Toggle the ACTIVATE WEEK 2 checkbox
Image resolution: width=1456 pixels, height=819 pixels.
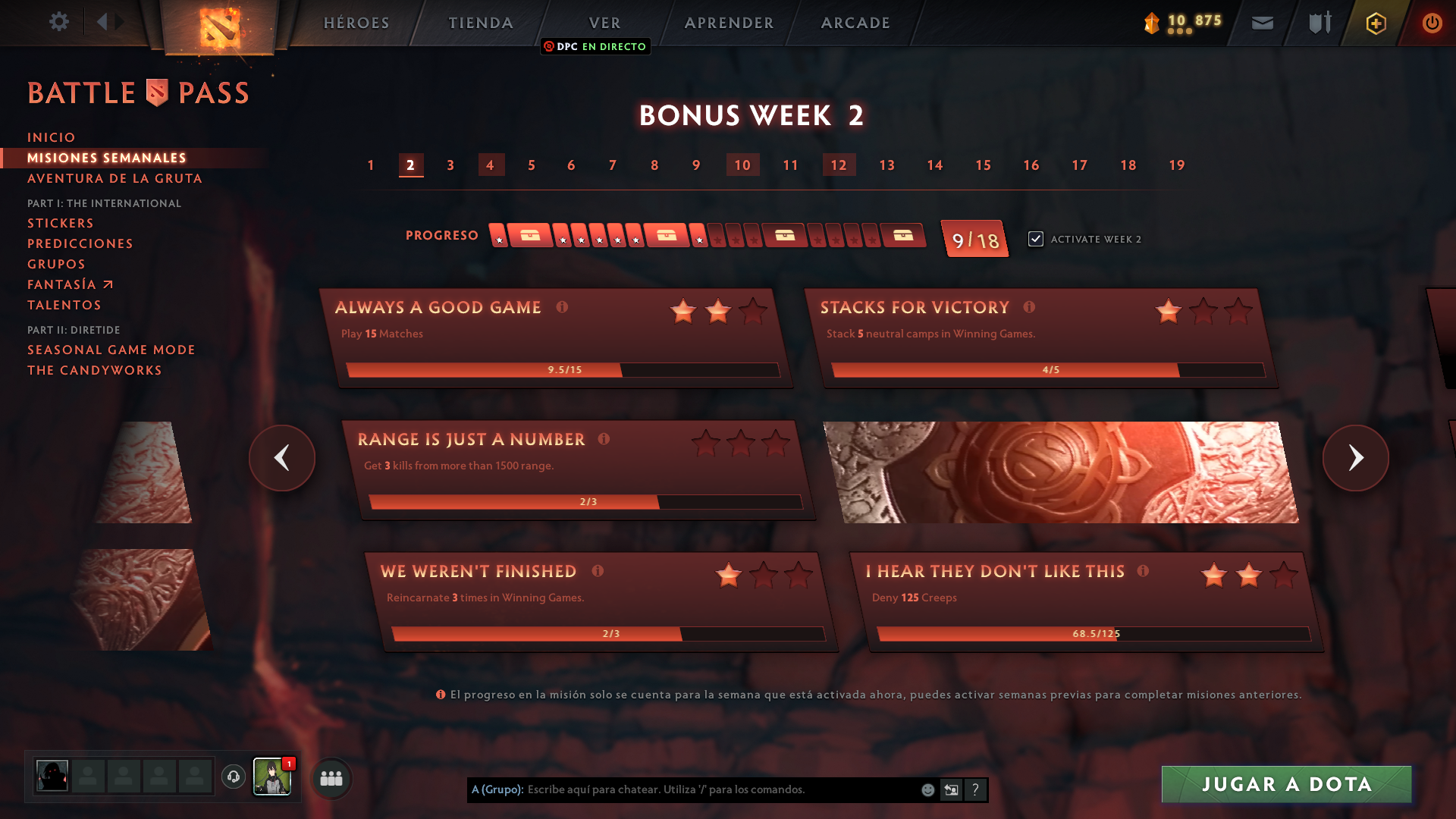click(1036, 238)
